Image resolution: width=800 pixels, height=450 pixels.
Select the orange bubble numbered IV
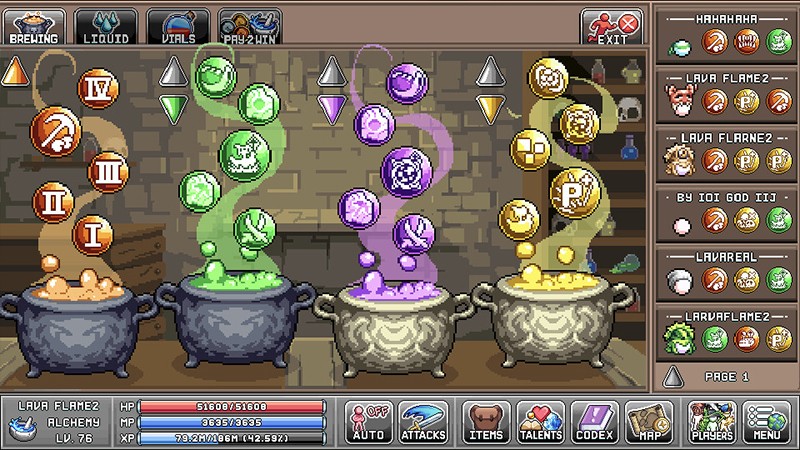pos(98,89)
